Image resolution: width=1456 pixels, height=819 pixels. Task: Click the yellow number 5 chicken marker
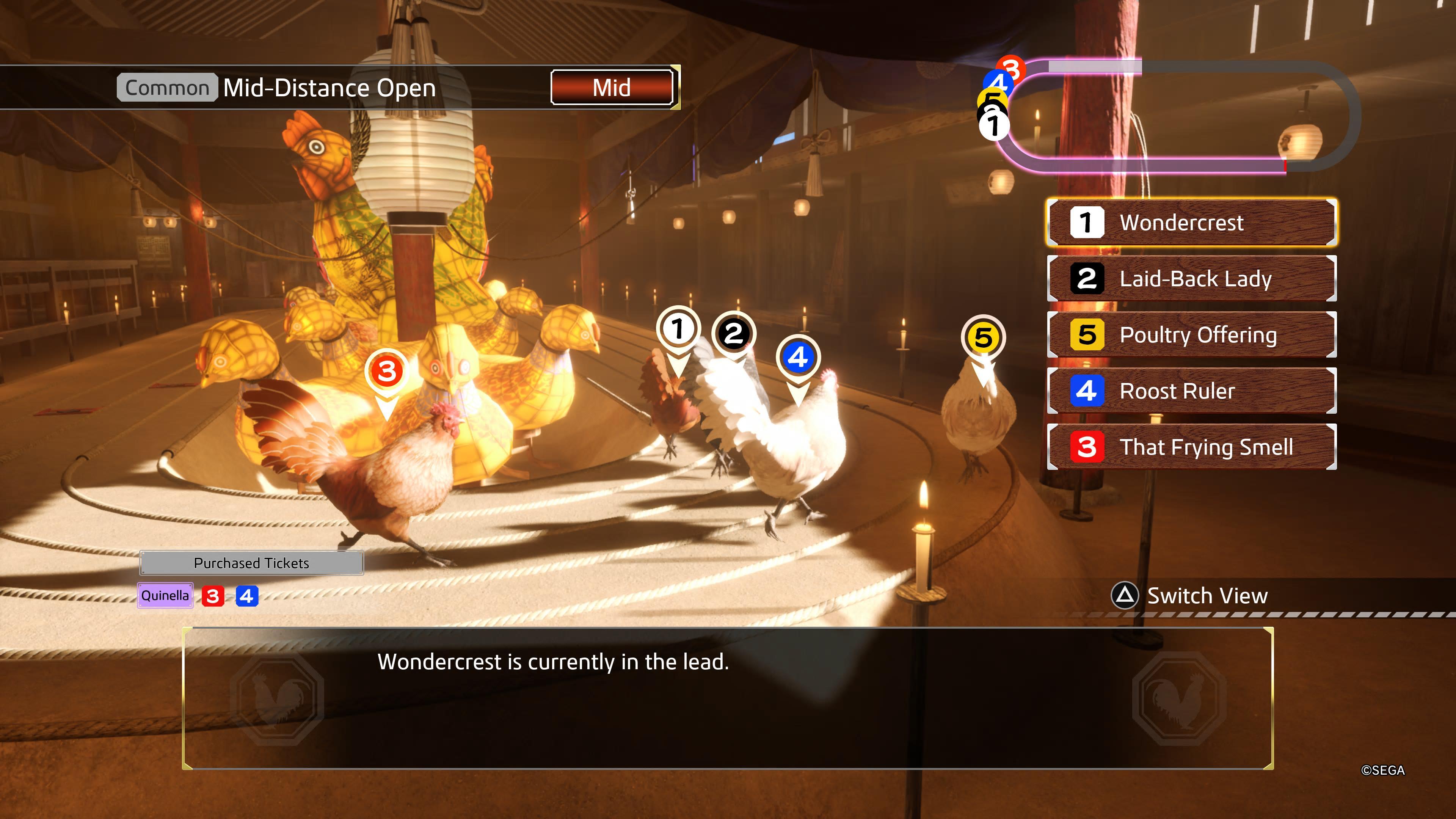[x=983, y=338]
